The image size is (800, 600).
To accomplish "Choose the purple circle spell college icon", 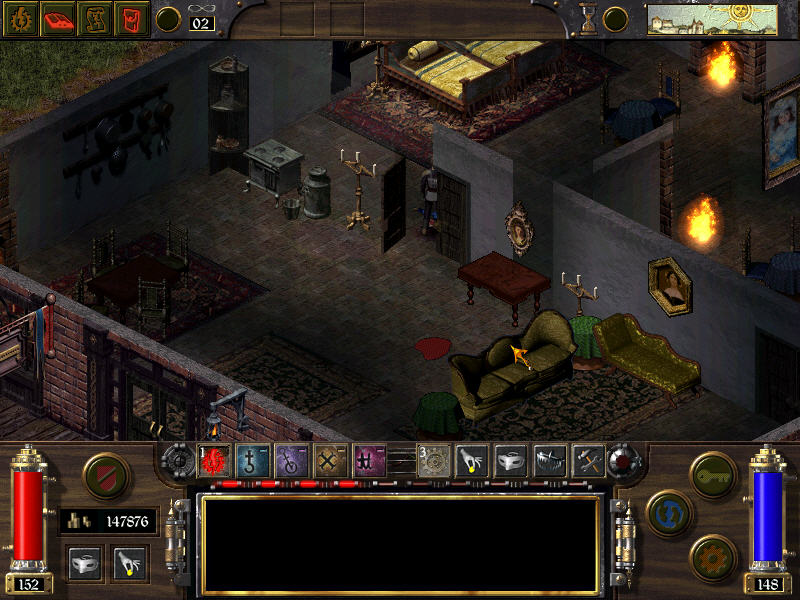I will pyautogui.click(x=291, y=461).
